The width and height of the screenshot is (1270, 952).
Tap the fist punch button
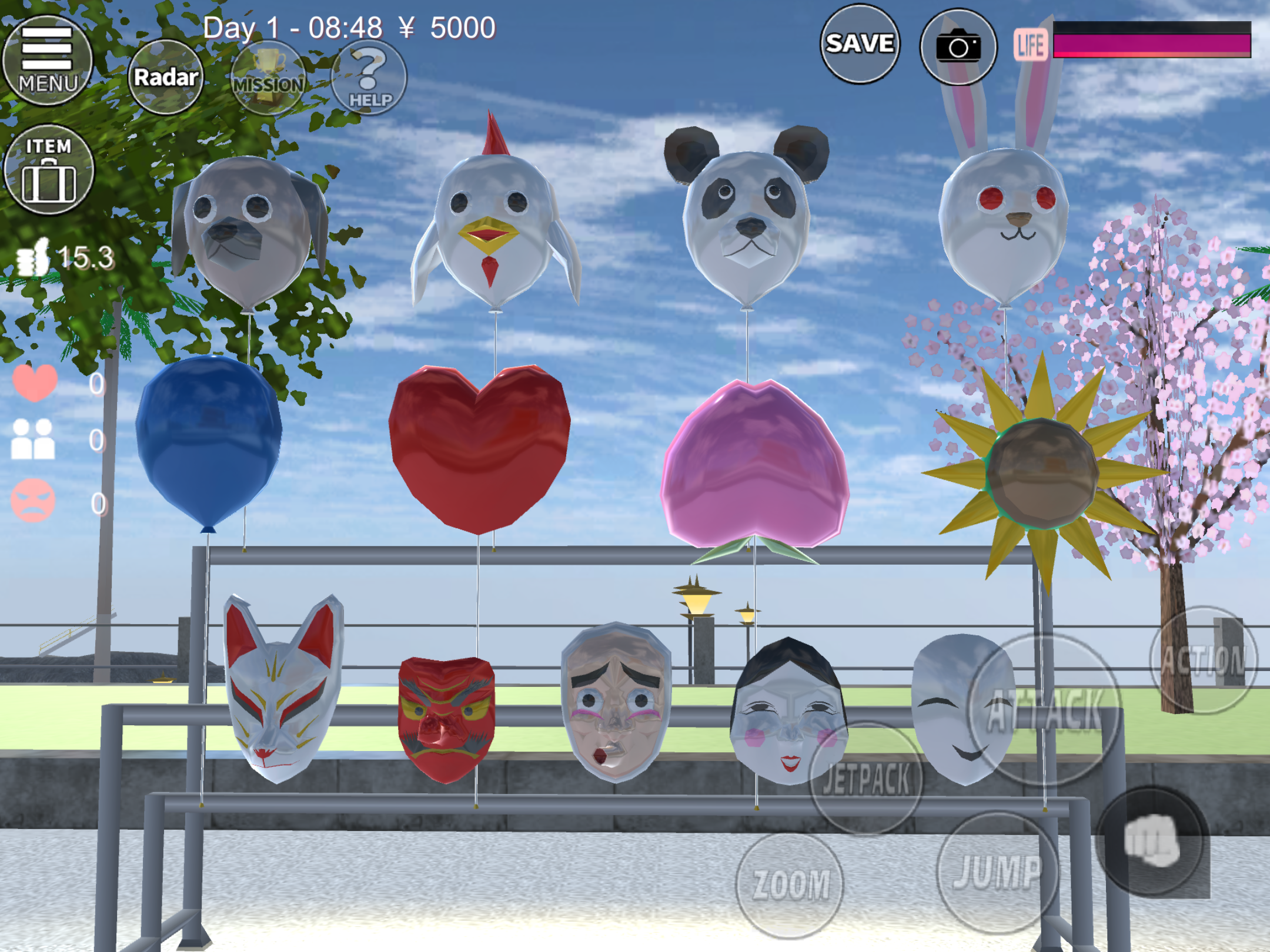coord(1151,842)
